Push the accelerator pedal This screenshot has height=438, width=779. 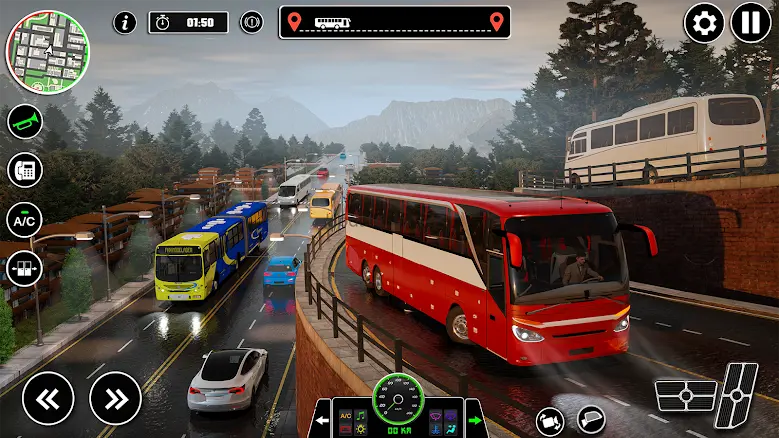tap(738, 397)
